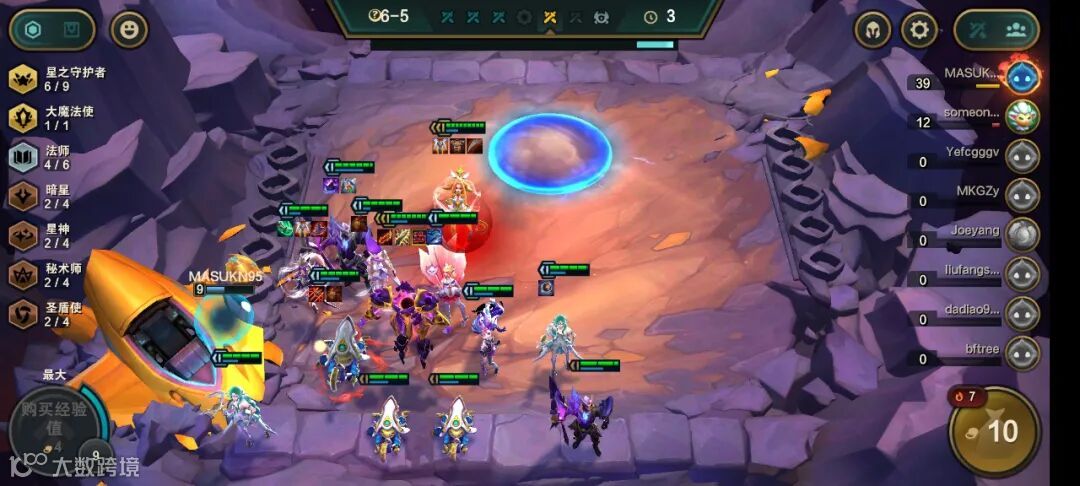The height and width of the screenshot is (486, 1080).
Task: Open the emote smiley button
Action: (x=128, y=30)
